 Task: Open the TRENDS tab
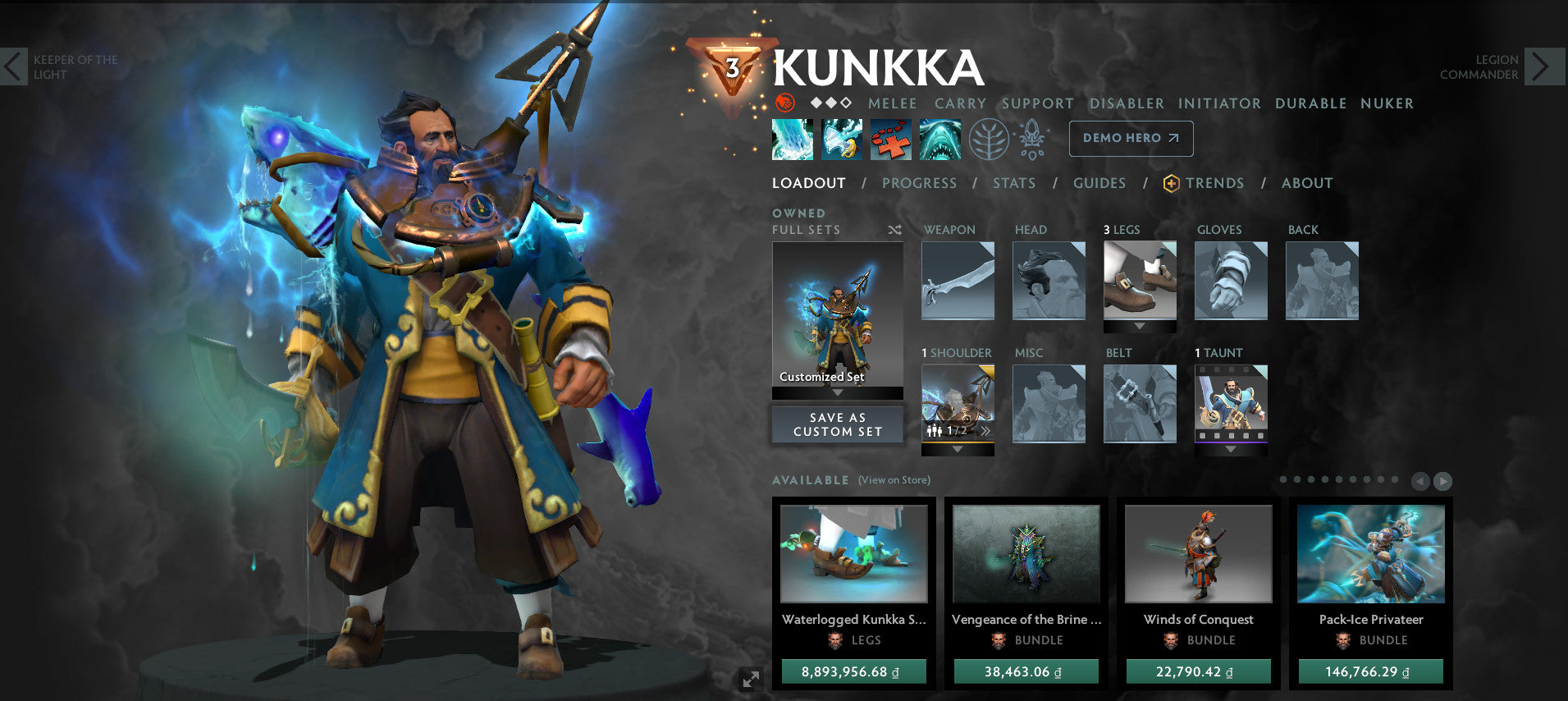tap(1214, 183)
